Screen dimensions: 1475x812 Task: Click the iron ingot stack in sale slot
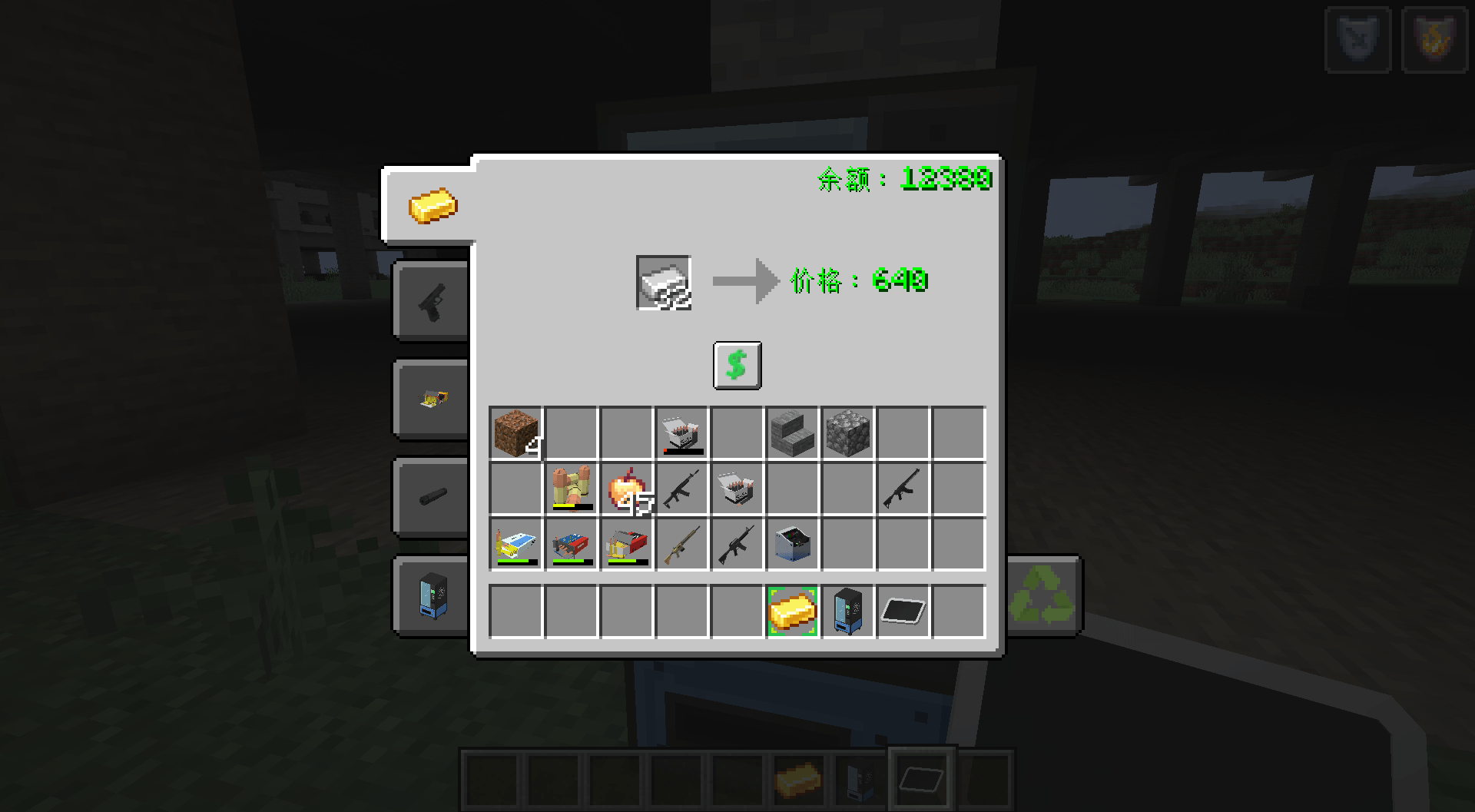click(x=663, y=282)
